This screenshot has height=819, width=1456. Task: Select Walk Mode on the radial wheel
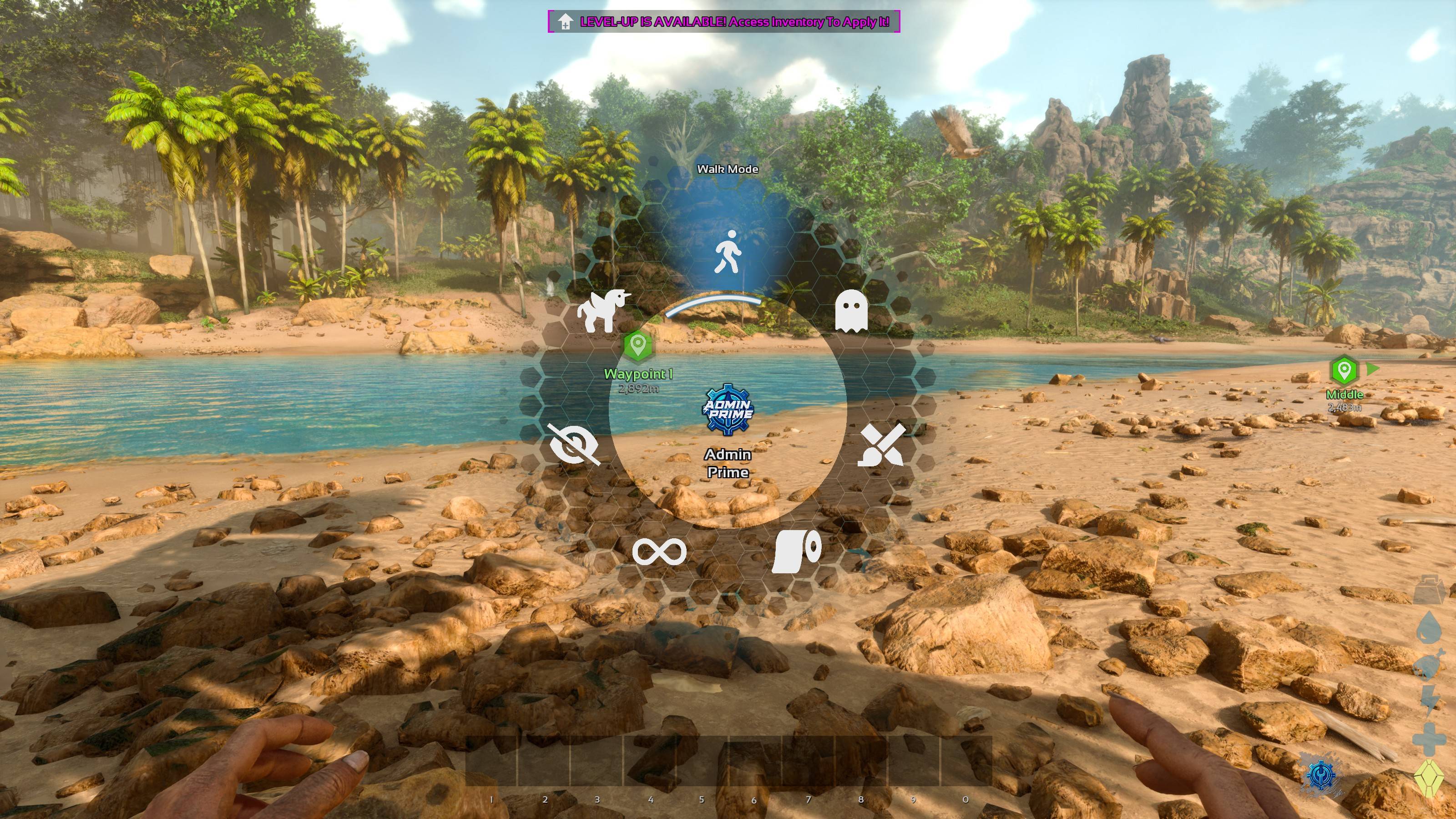[x=728, y=252]
